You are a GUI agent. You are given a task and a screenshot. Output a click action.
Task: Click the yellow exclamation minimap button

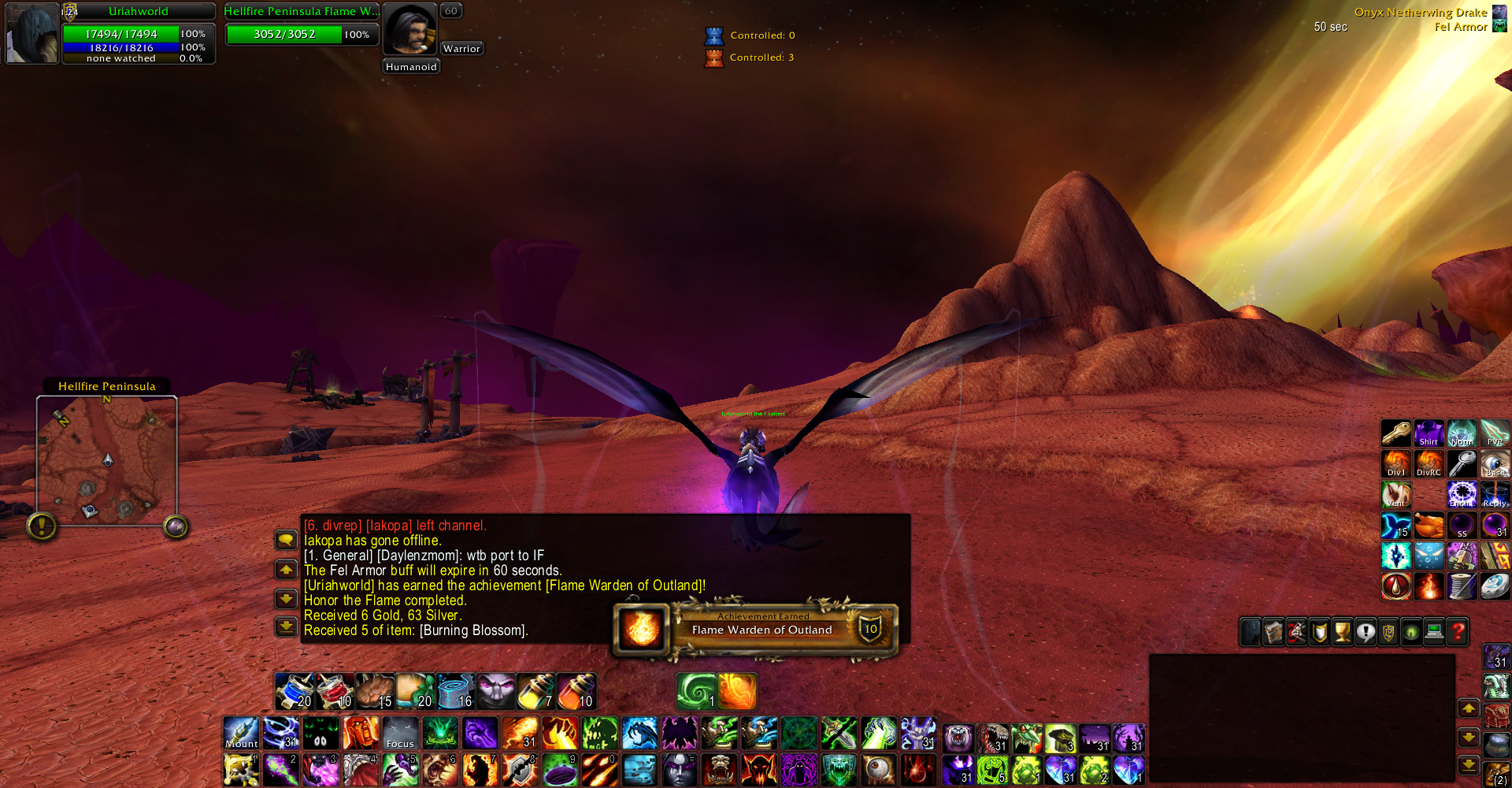coord(42,526)
